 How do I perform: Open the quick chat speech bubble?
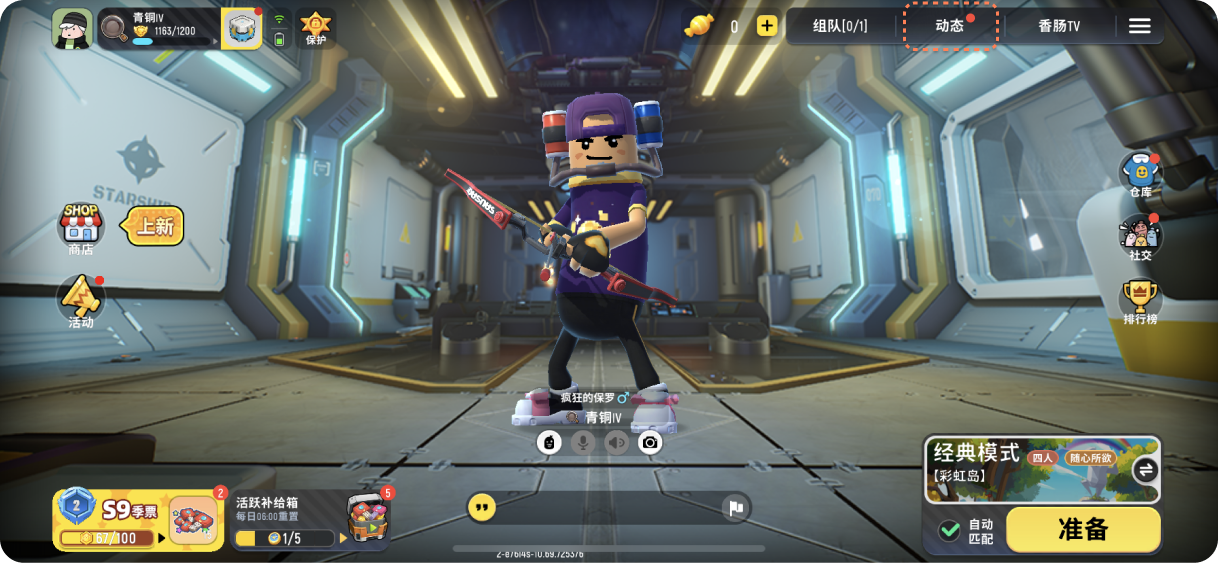tap(482, 508)
